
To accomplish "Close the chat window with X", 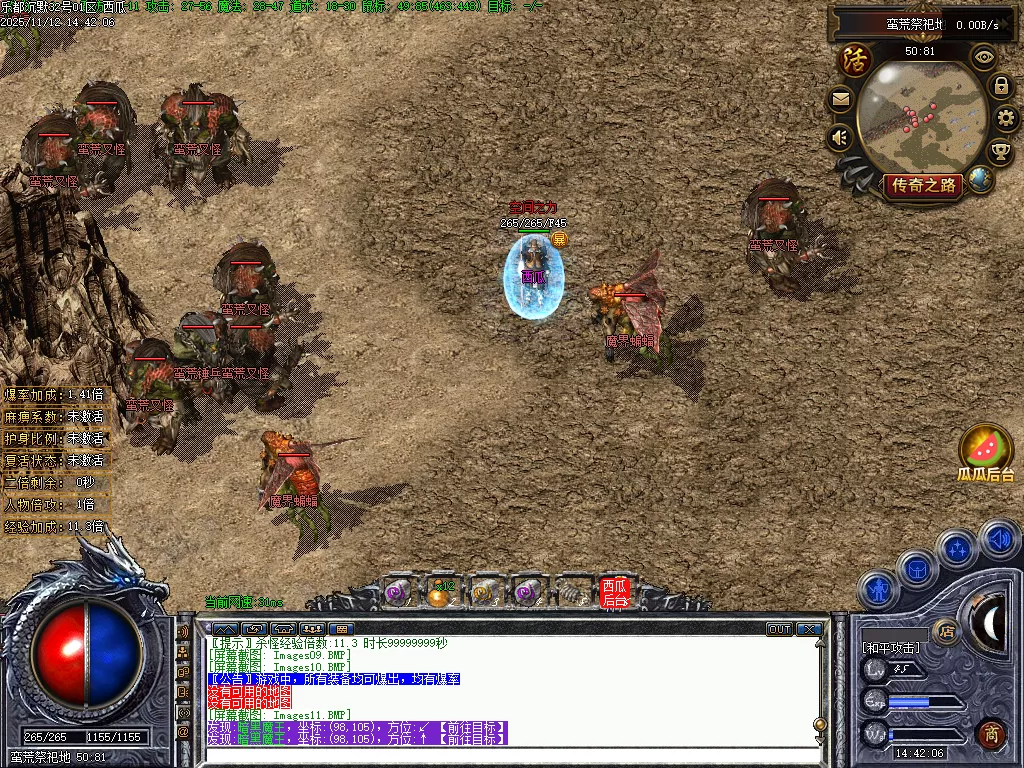I will [x=809, y=629].
